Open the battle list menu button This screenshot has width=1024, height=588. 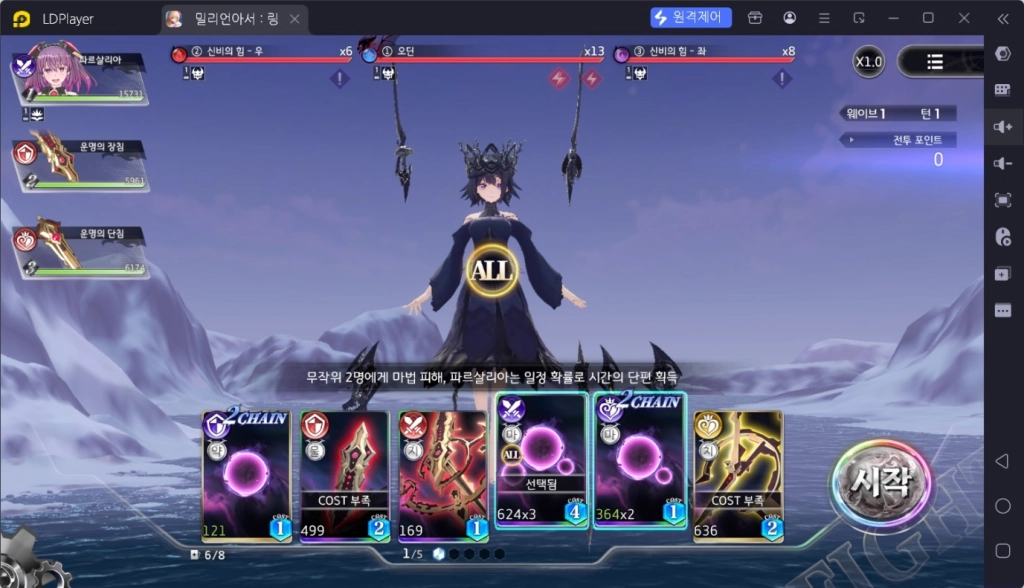935,62
